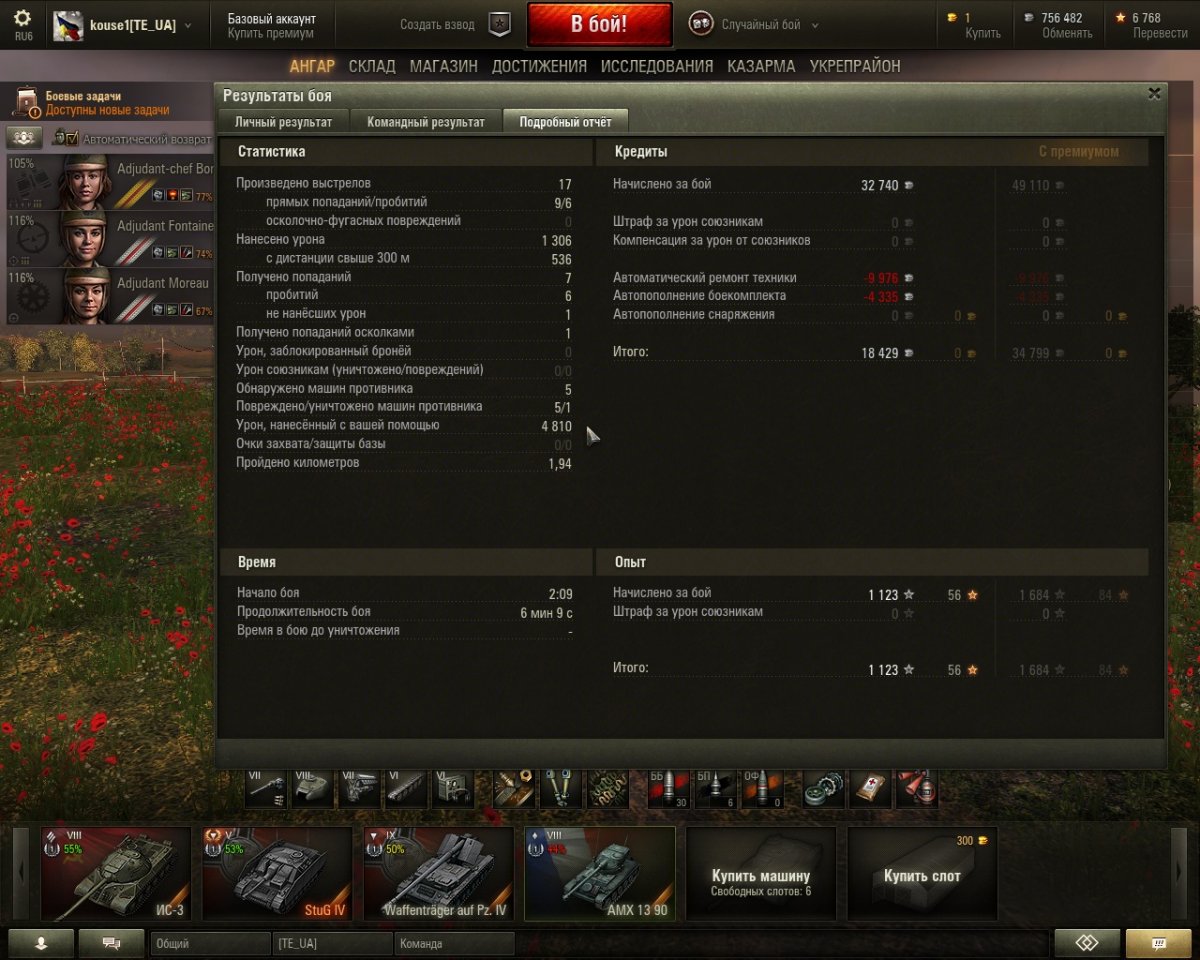
Task: Open the ИССЛЕДОВАНИЯ research tree
Action: 657,66
